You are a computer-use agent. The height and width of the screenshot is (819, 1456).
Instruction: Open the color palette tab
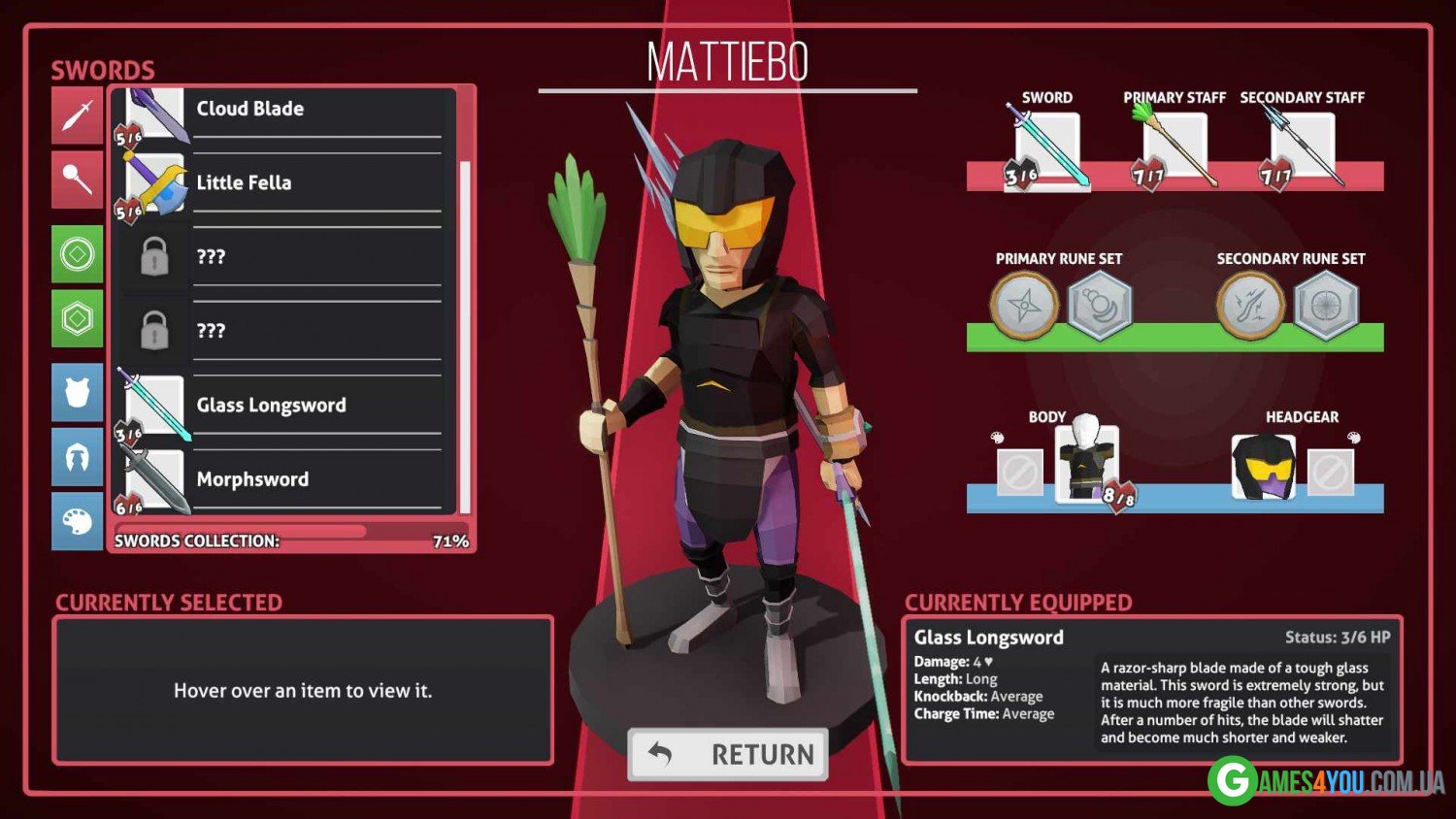pyautogui.click(x=77, y=521)
